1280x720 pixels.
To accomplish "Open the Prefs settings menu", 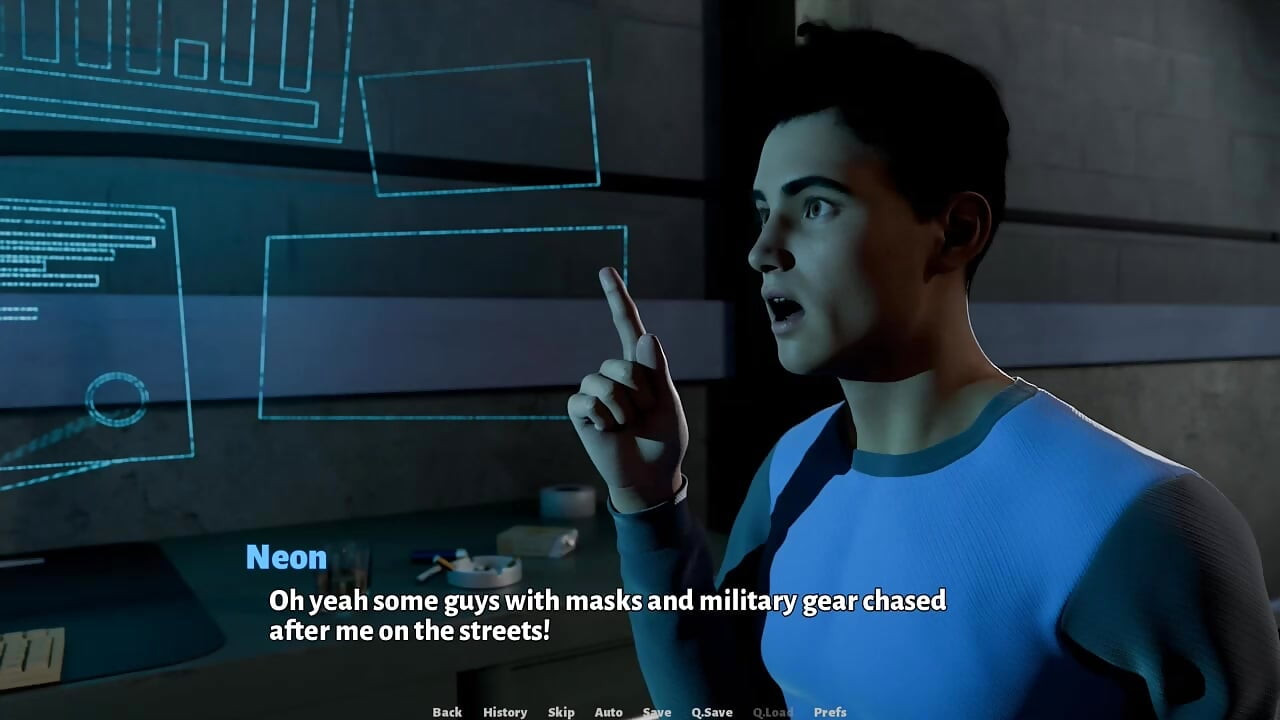I will (x=830, y=712).
